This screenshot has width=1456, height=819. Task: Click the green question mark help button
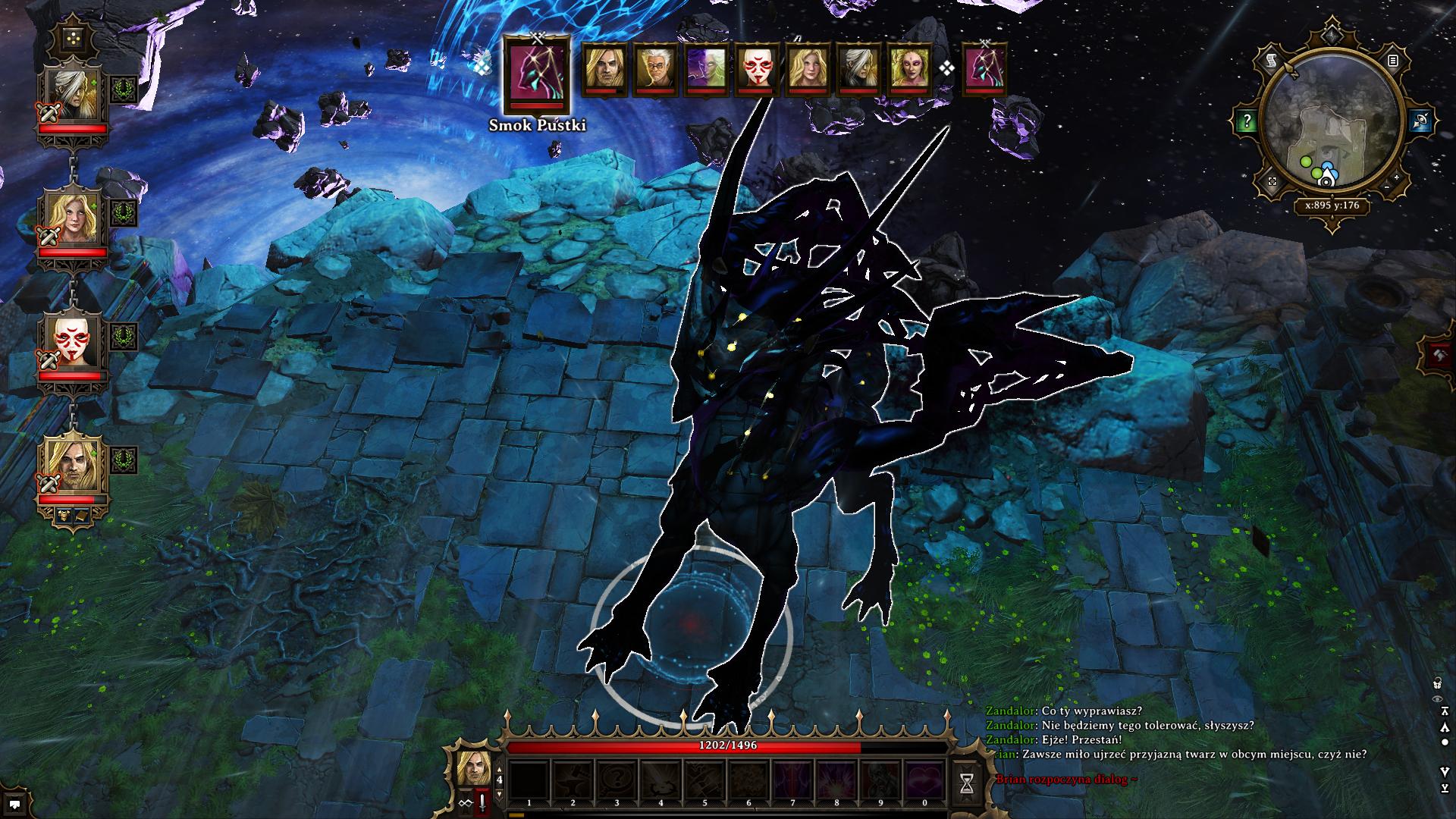click(1247, 121)
